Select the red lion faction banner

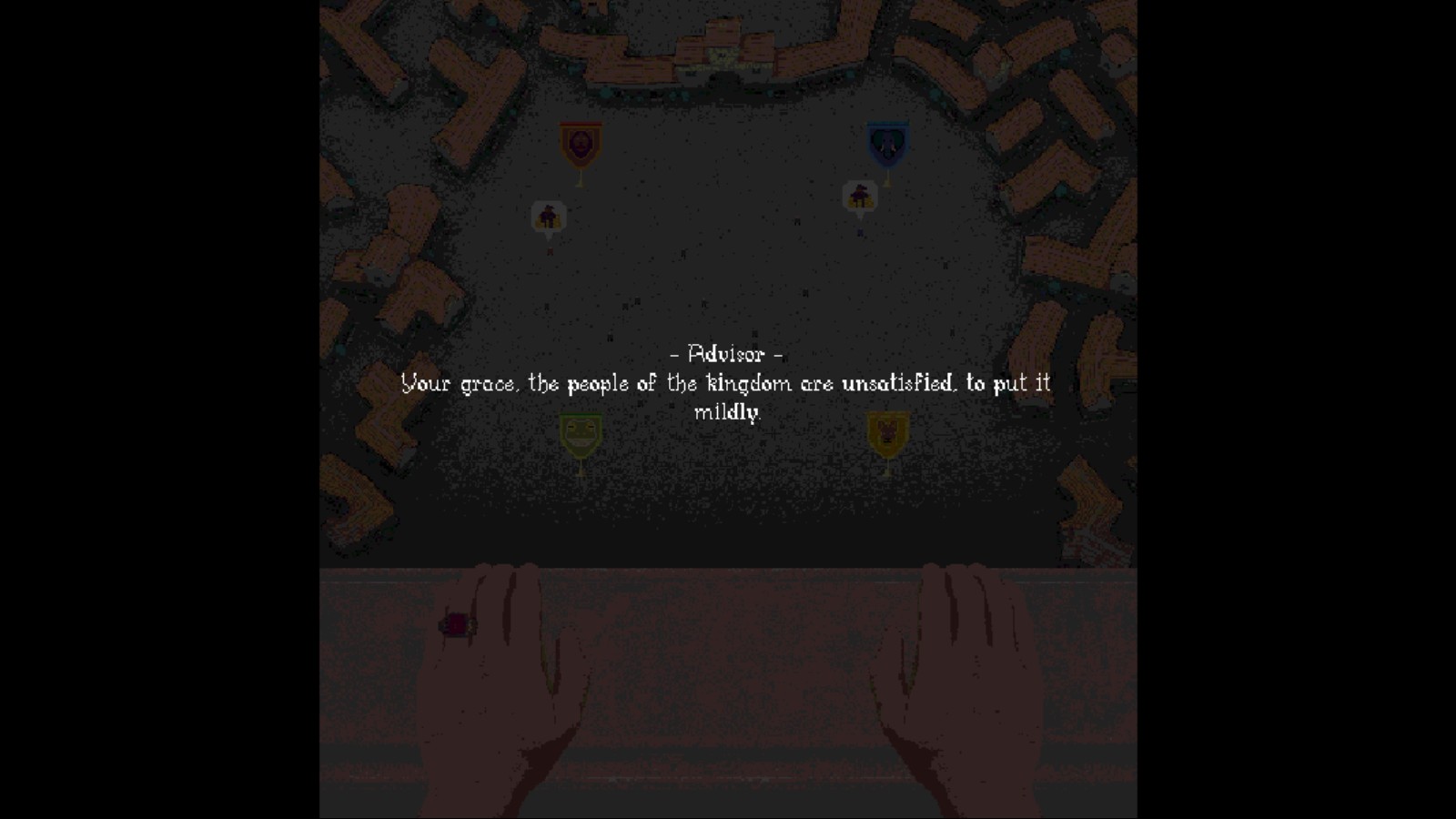pyautogui.click(x=580, y=145)
